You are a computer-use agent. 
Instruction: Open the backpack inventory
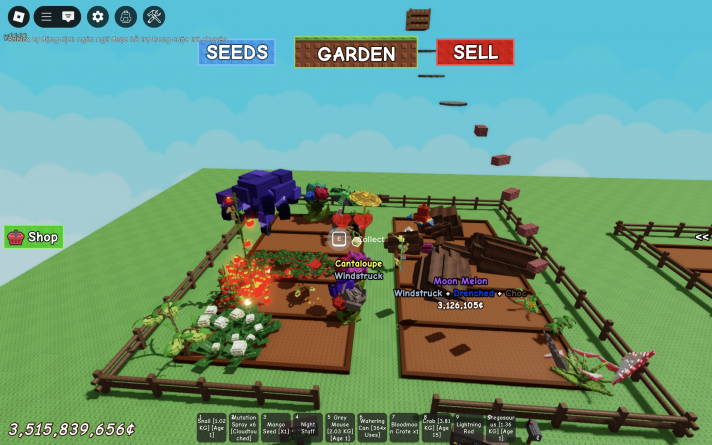point(125,16)
